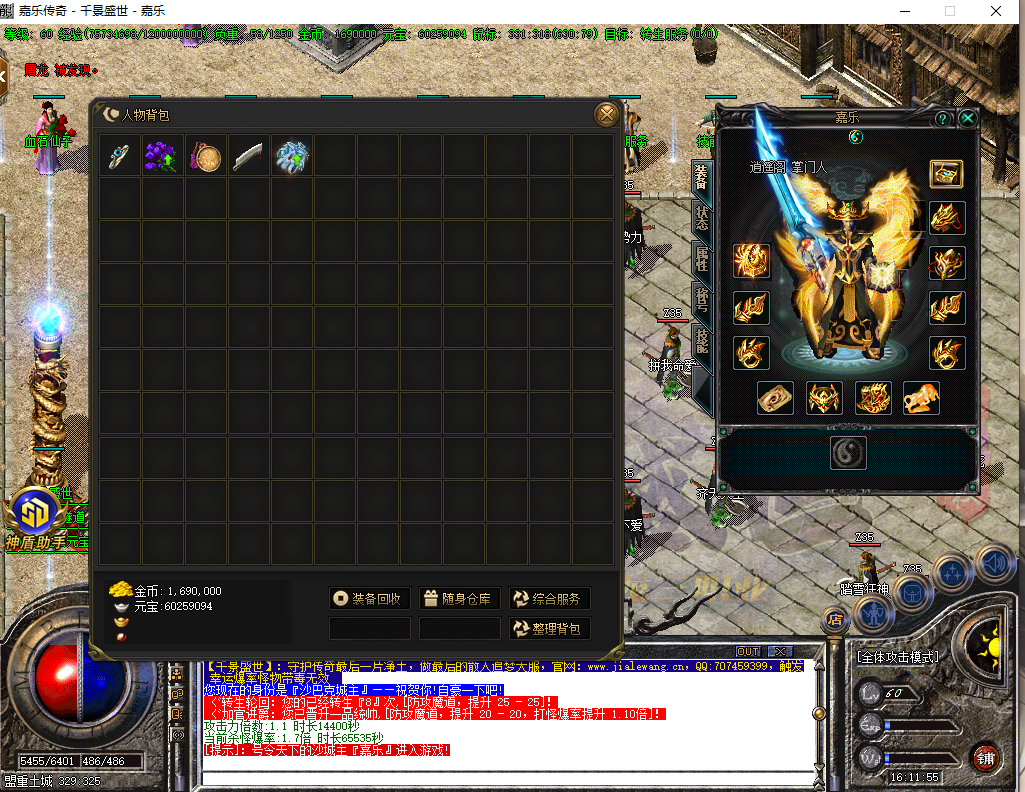Maximize the game window
This screenshot has height=792, width=1025.
(x=950, y=11)
